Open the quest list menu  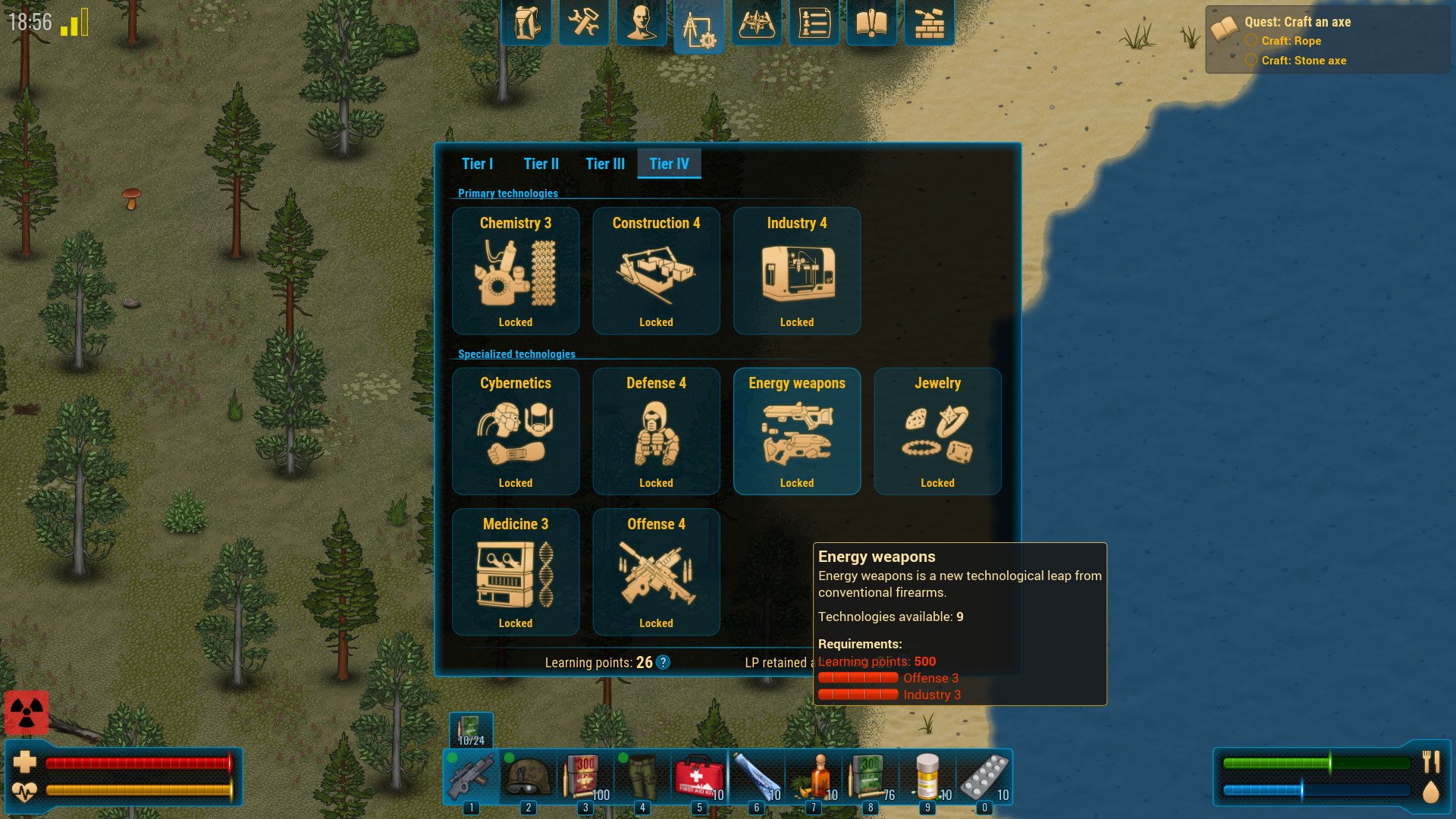tap(814, 23)
